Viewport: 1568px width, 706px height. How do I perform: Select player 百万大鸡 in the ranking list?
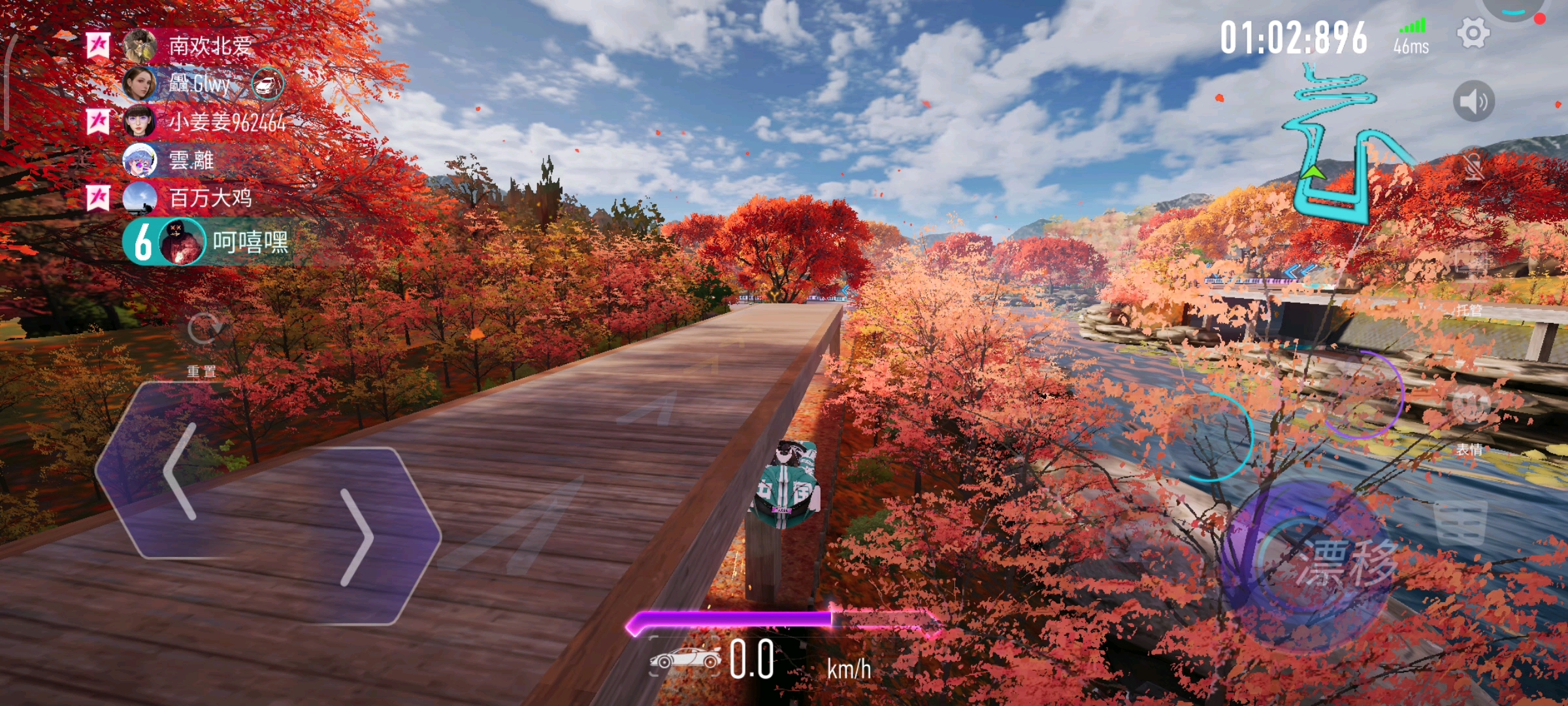point(209,197)
